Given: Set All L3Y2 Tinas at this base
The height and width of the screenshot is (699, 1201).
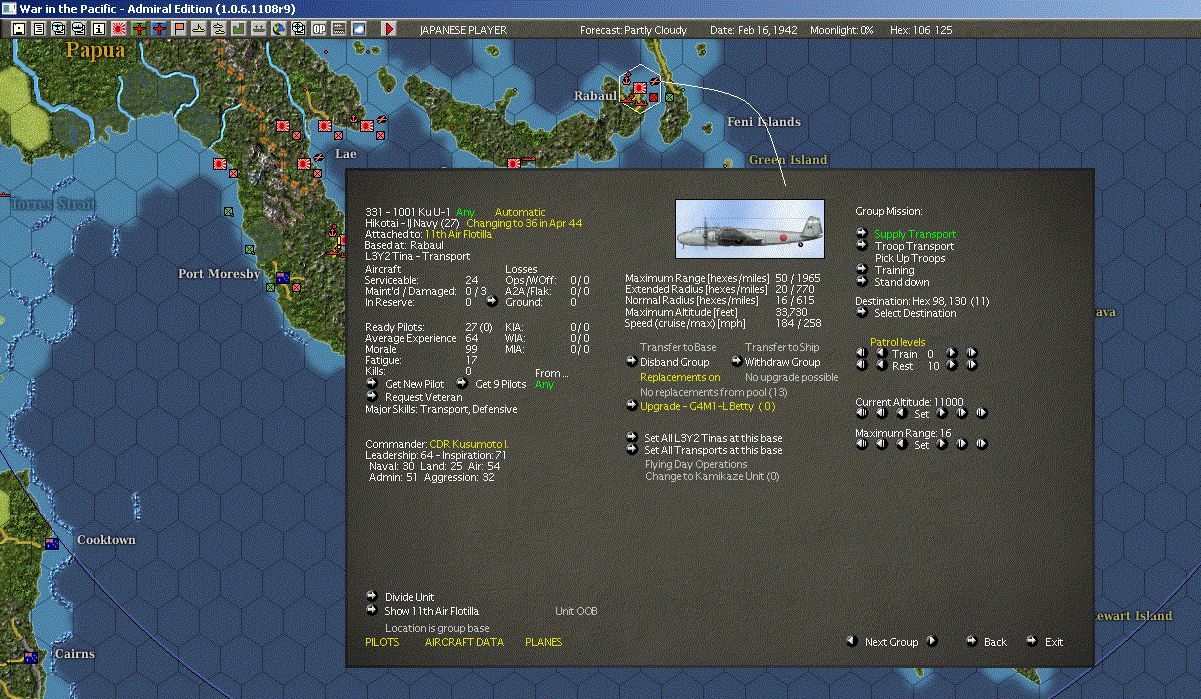Looking at the screenshot, I should (x=713, y=438).
